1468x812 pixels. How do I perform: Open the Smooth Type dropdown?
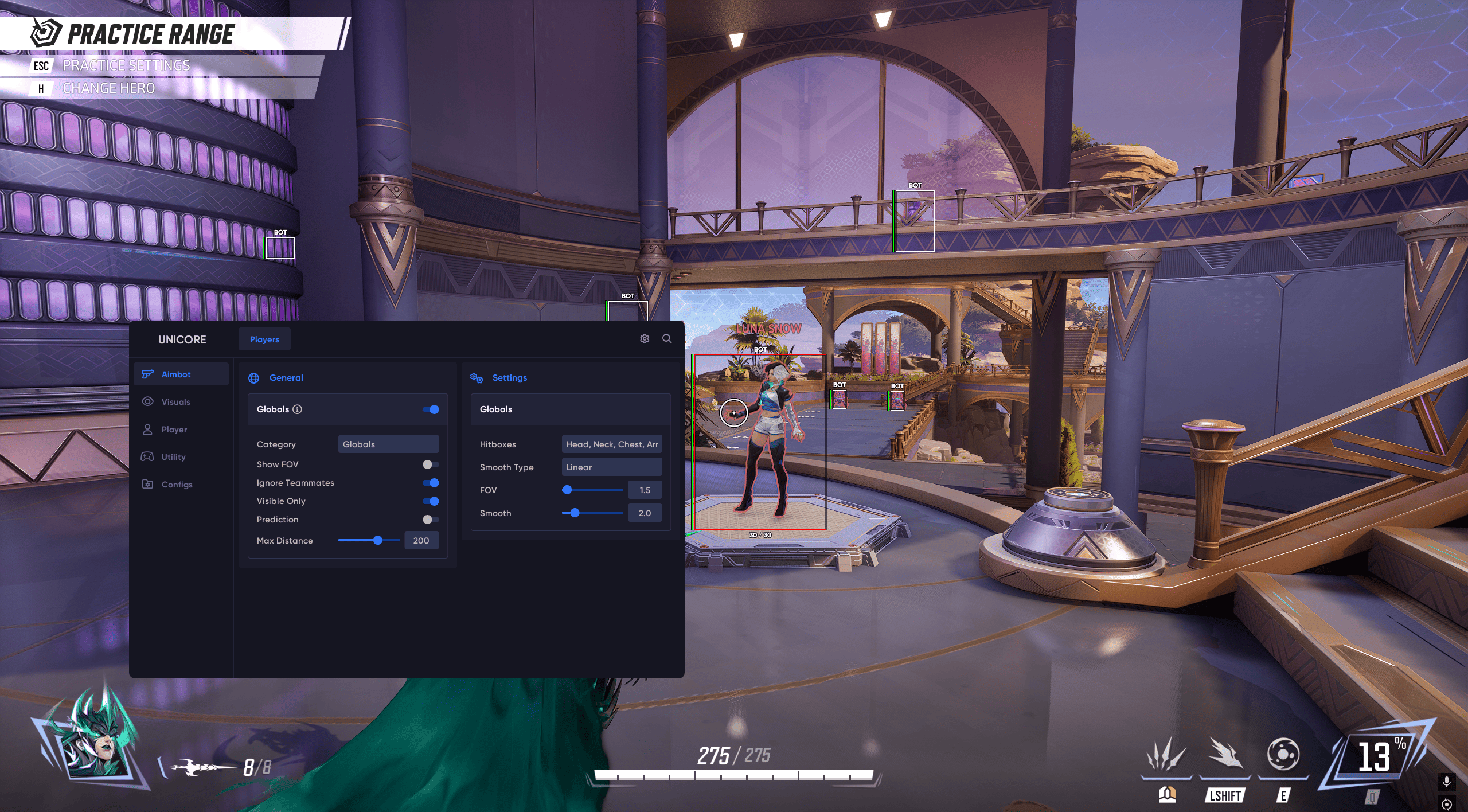coord(611,467)
